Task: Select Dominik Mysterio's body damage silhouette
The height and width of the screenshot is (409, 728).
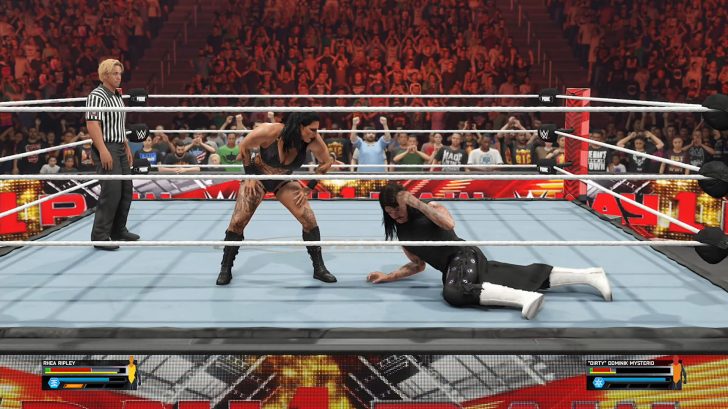Action: tap(678, 373)
